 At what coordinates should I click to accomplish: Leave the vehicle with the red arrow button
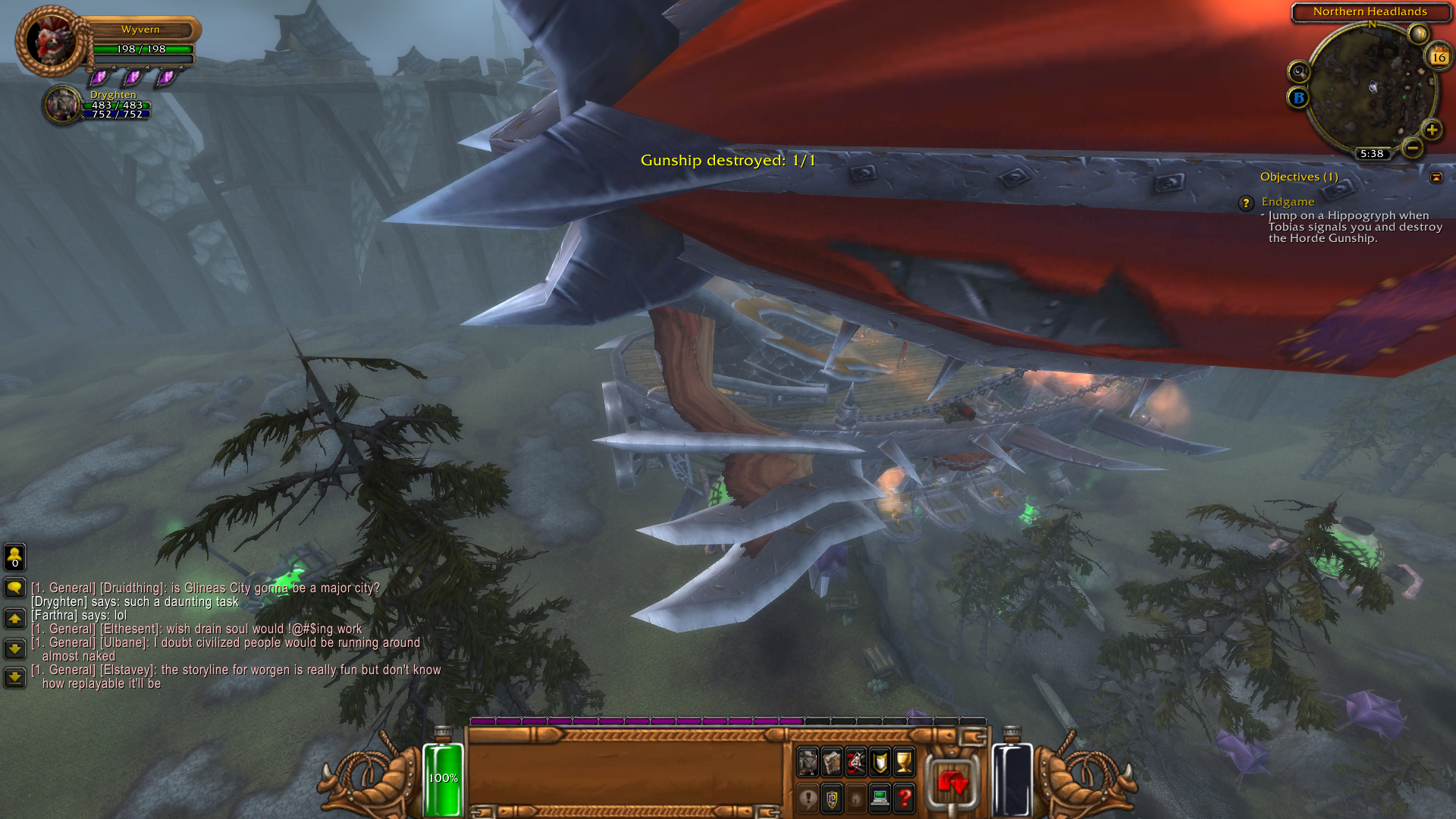(952, 781)
